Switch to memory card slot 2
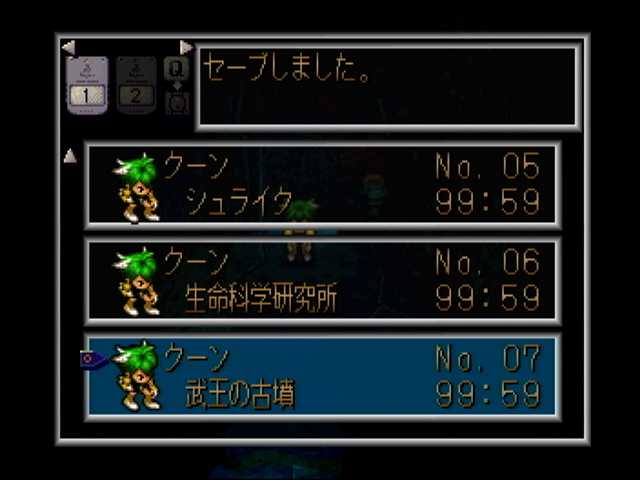Image resolution: width=640 pixels, height=480 pixels. point(136,85)
